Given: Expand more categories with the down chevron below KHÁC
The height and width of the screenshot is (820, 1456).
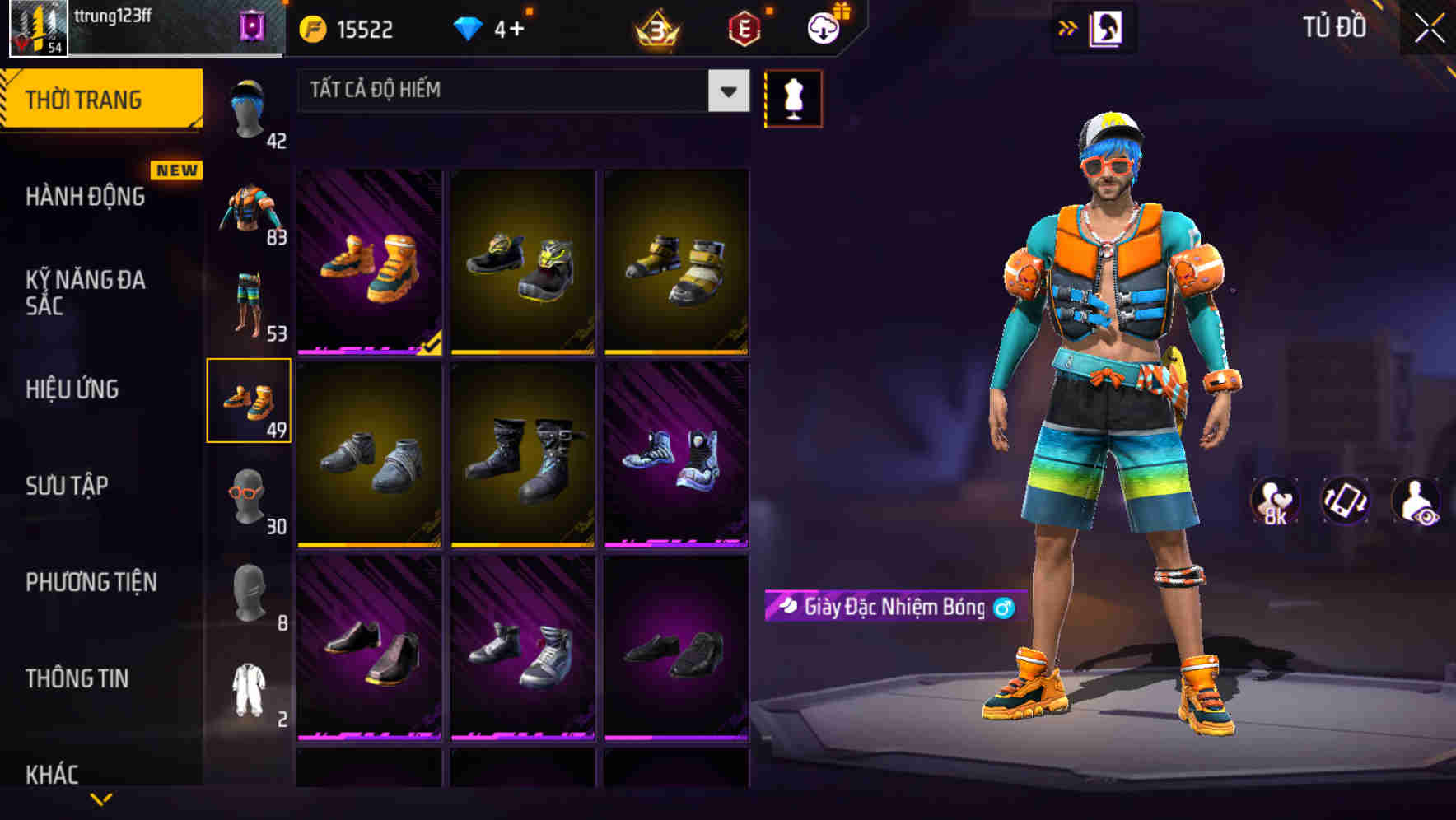Looking at the screenshot, I should click(100, 799).
